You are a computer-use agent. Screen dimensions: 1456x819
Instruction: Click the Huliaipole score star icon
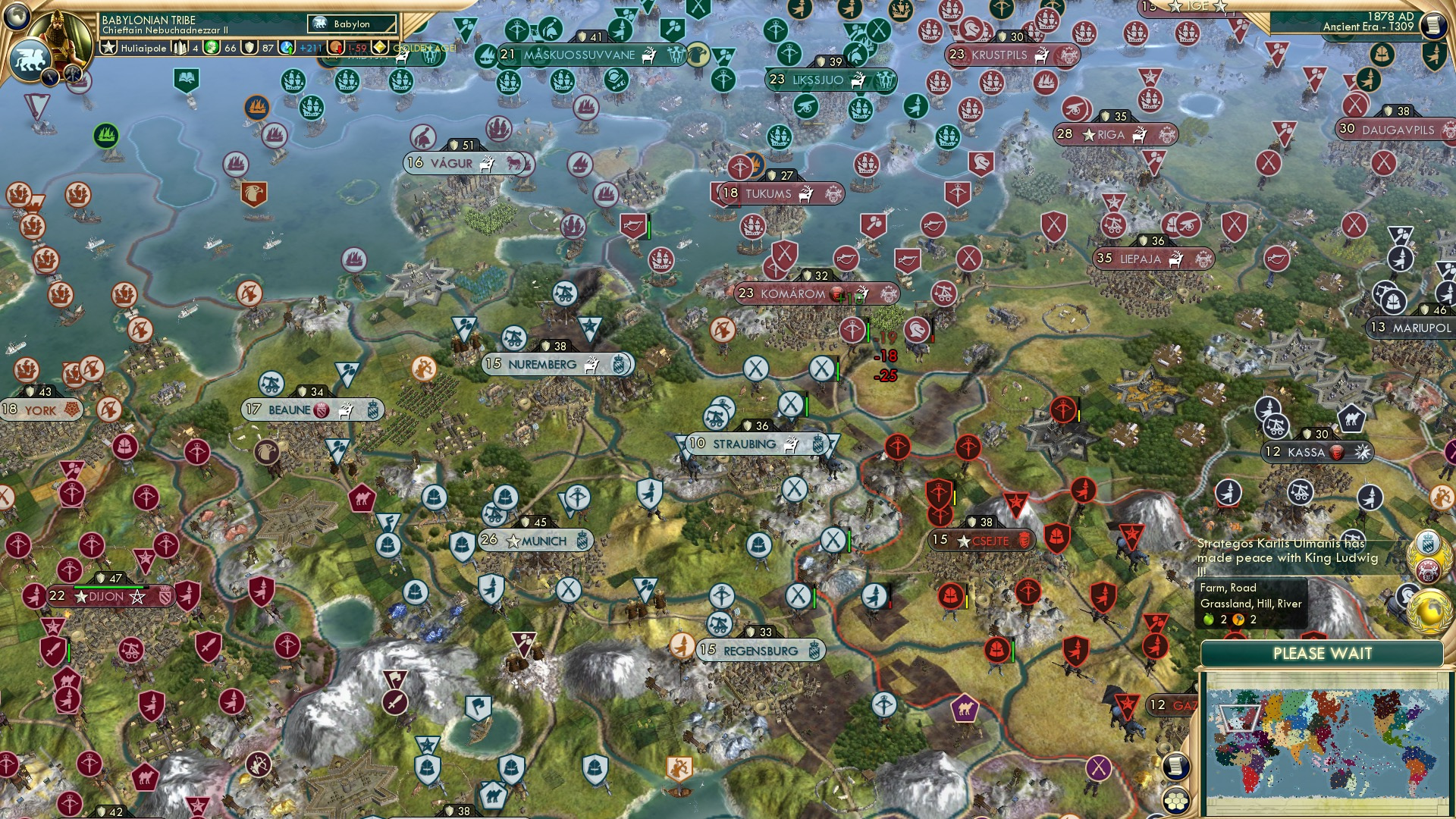point(109,48)
